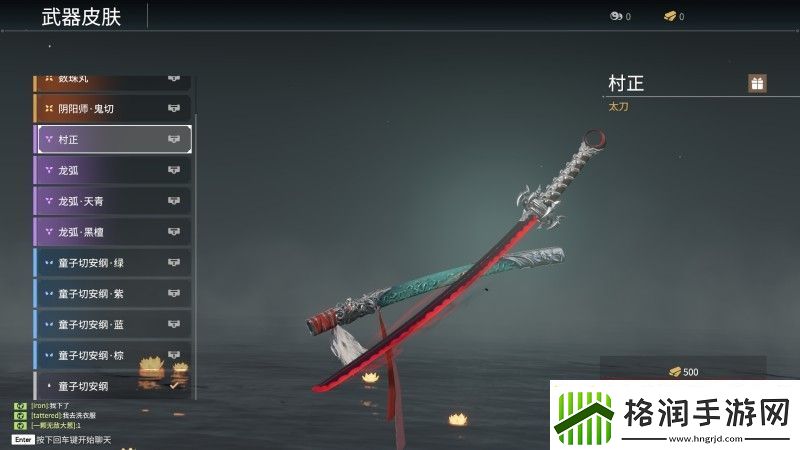Pick the 童子切安纲·紫 skin

click(x=113, y=294)
